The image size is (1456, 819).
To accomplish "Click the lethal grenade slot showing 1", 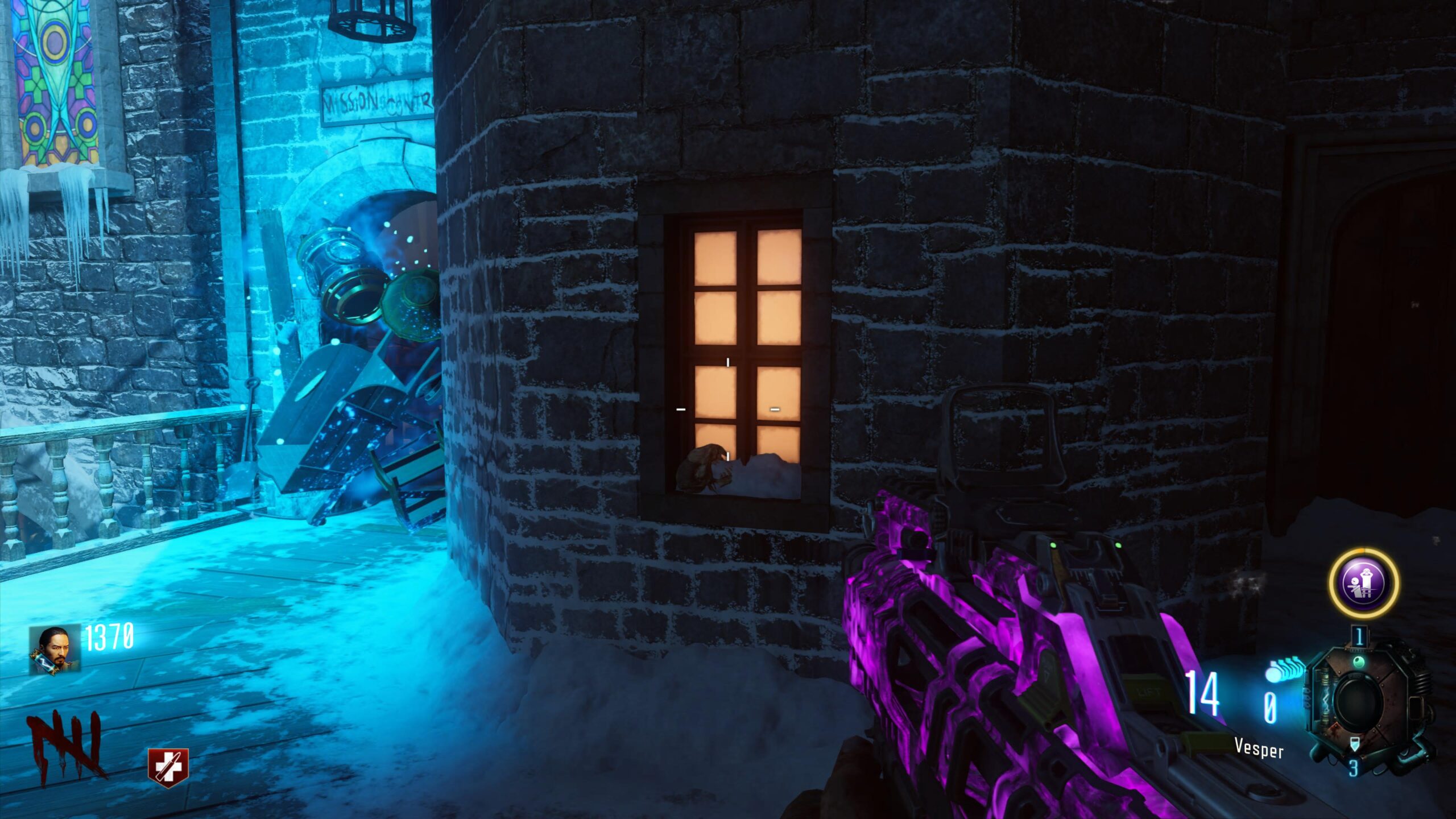I will [x=1359, y=636].
